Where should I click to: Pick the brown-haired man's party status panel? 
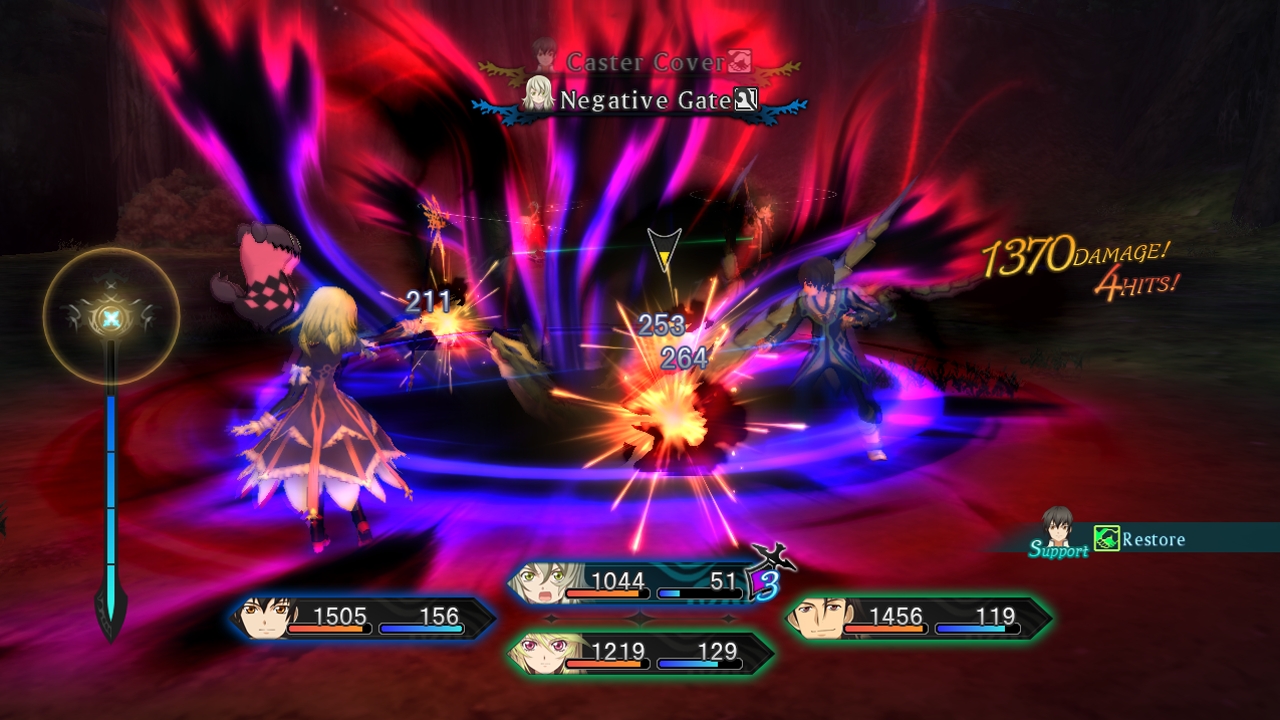click(x=918, y=619)
